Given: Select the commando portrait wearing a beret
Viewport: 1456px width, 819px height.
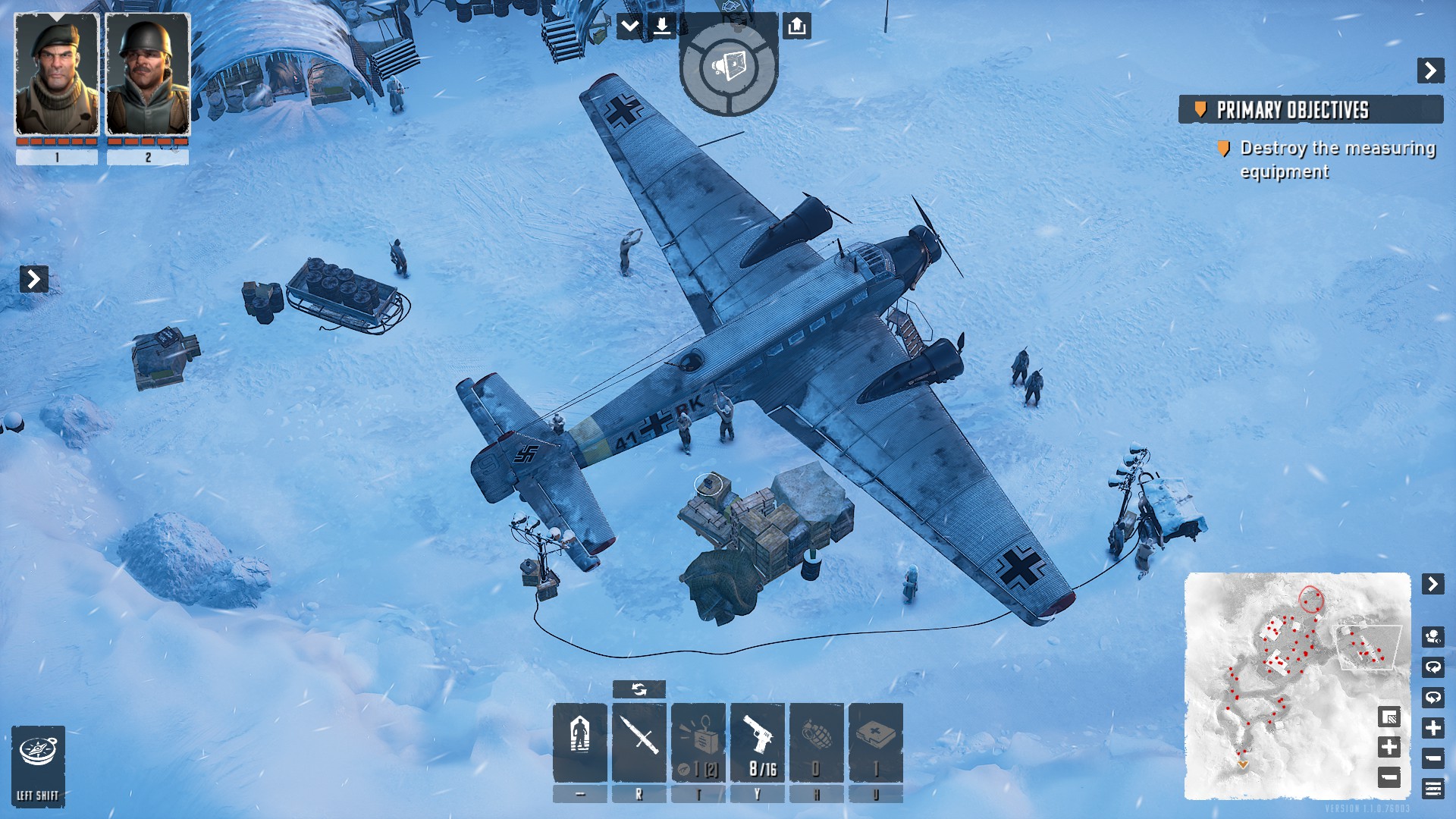Looking at the screenshot, I should coord(57,74).
